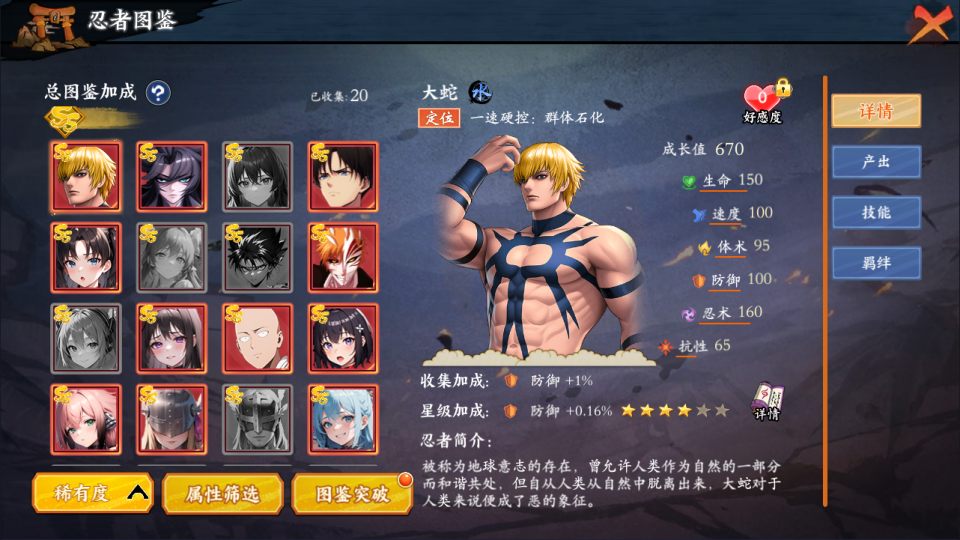Open the 属性筛选 attribute filter

click(223, 493)
